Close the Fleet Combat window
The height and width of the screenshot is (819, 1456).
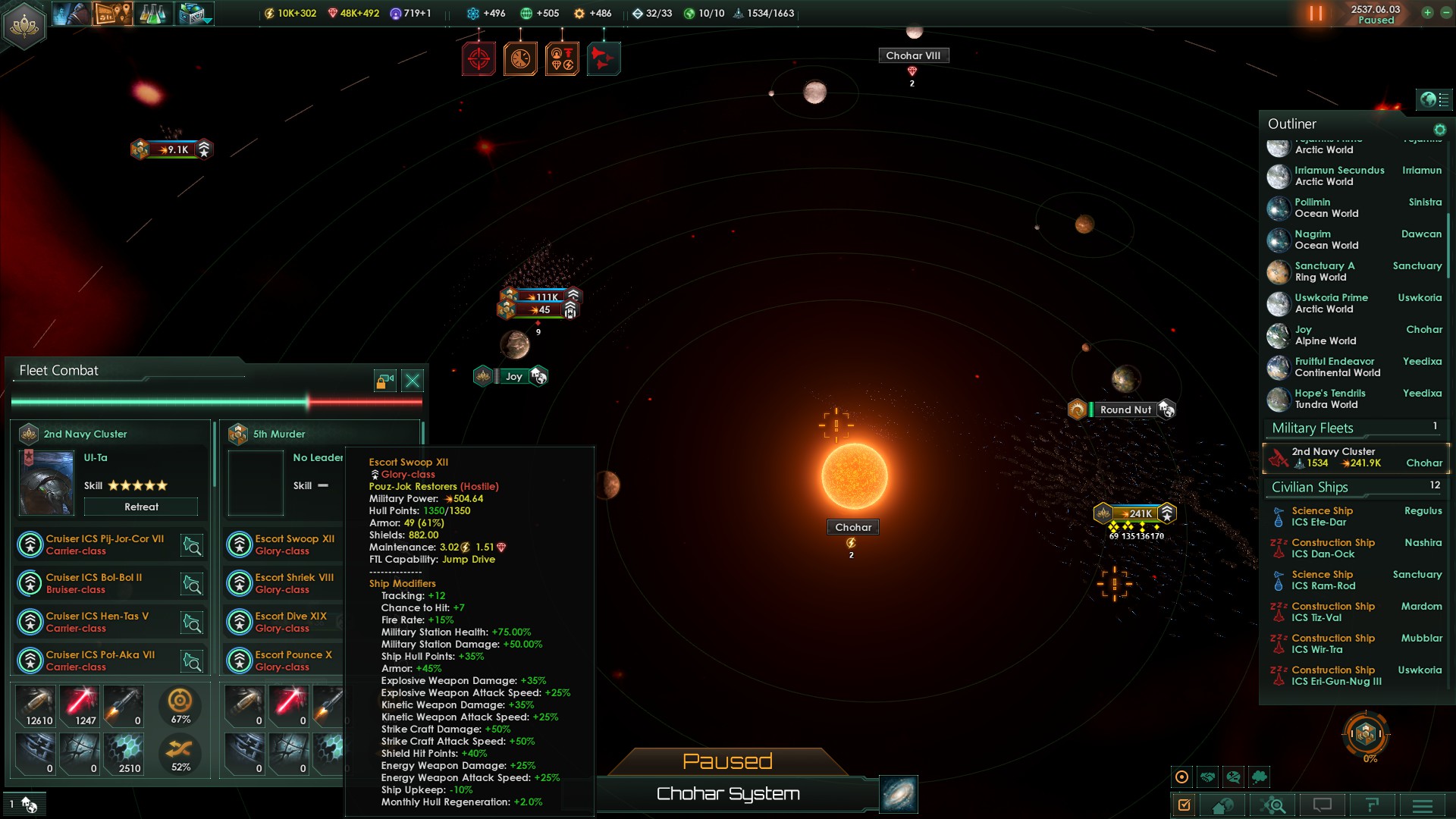coord(413,380)
